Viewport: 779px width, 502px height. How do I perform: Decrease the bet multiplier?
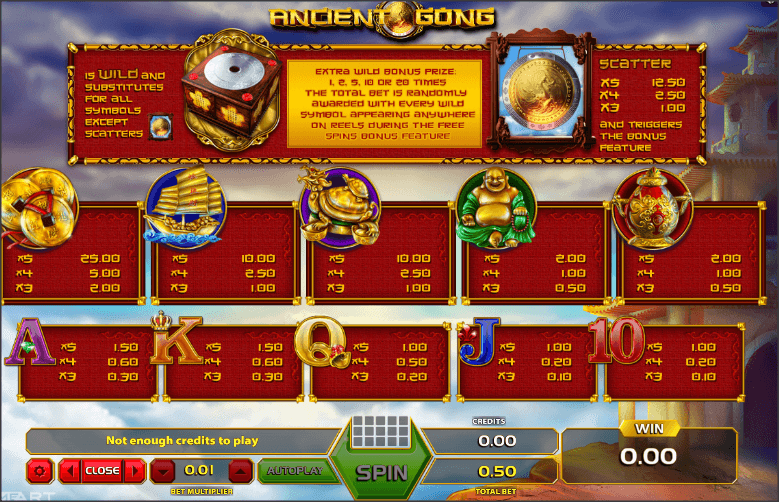pyautogui.click(x=164, y=470)
